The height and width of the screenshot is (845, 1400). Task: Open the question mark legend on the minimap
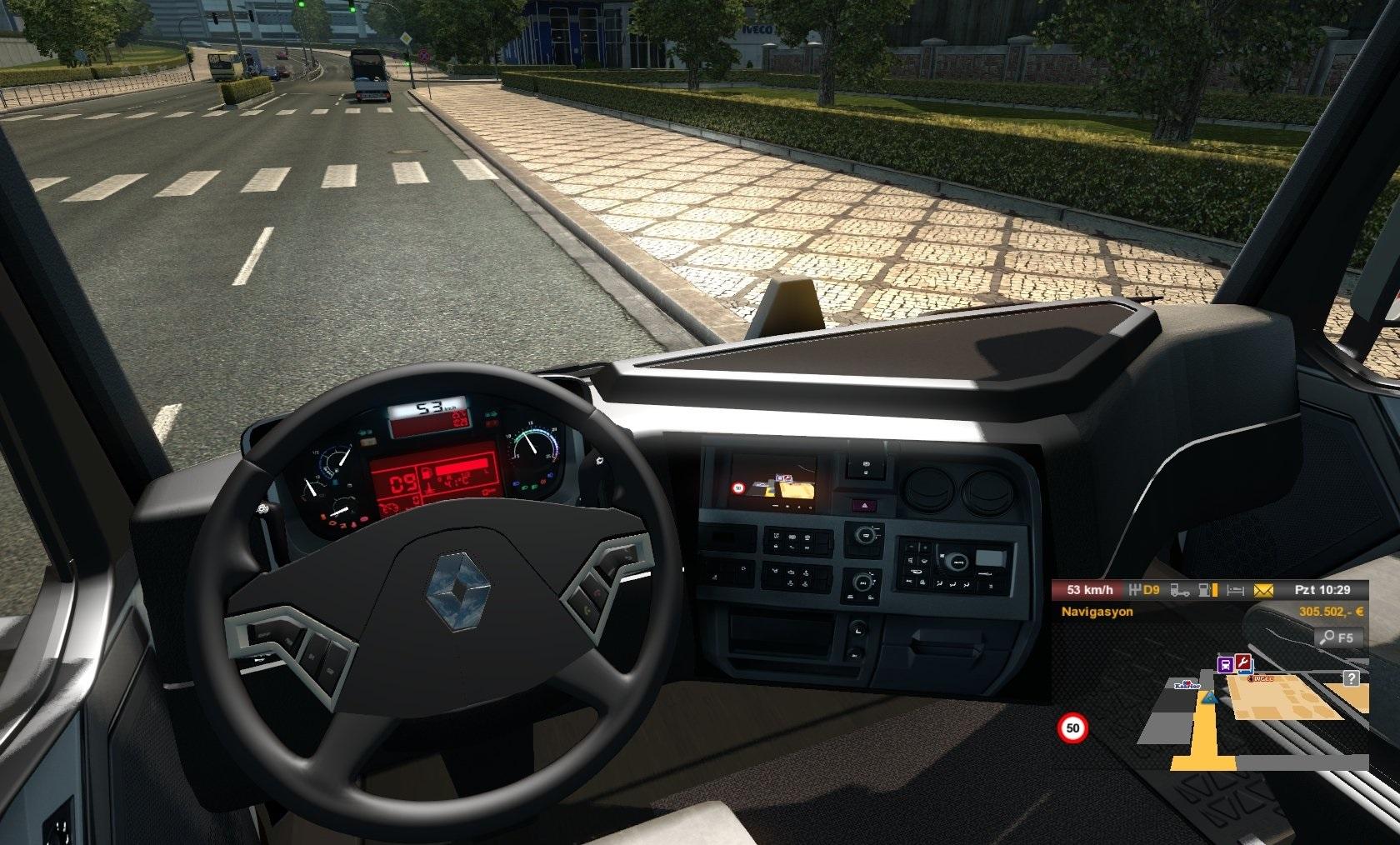pos(1351,680)
